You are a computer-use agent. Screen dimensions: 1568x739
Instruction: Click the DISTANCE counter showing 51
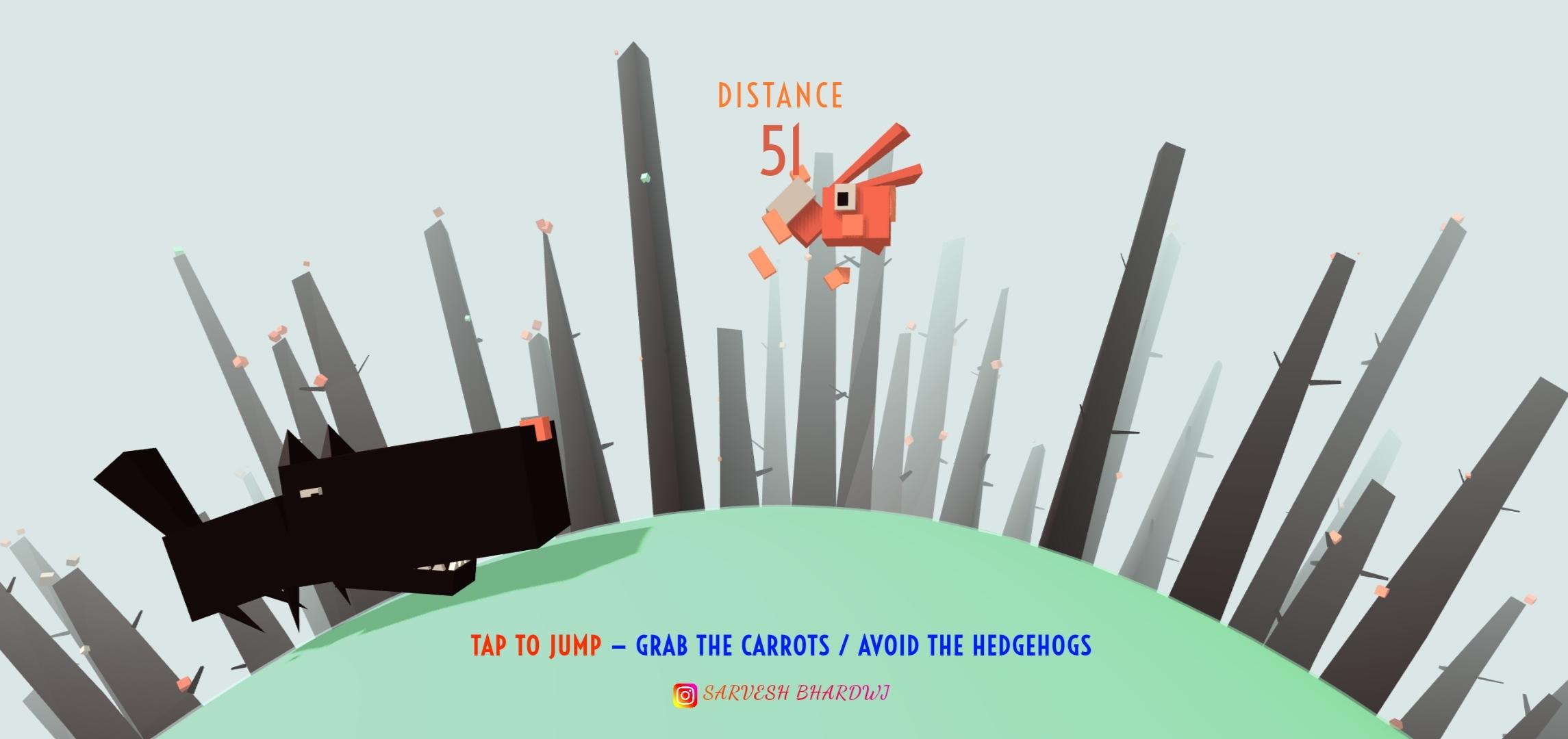(781, 152)
